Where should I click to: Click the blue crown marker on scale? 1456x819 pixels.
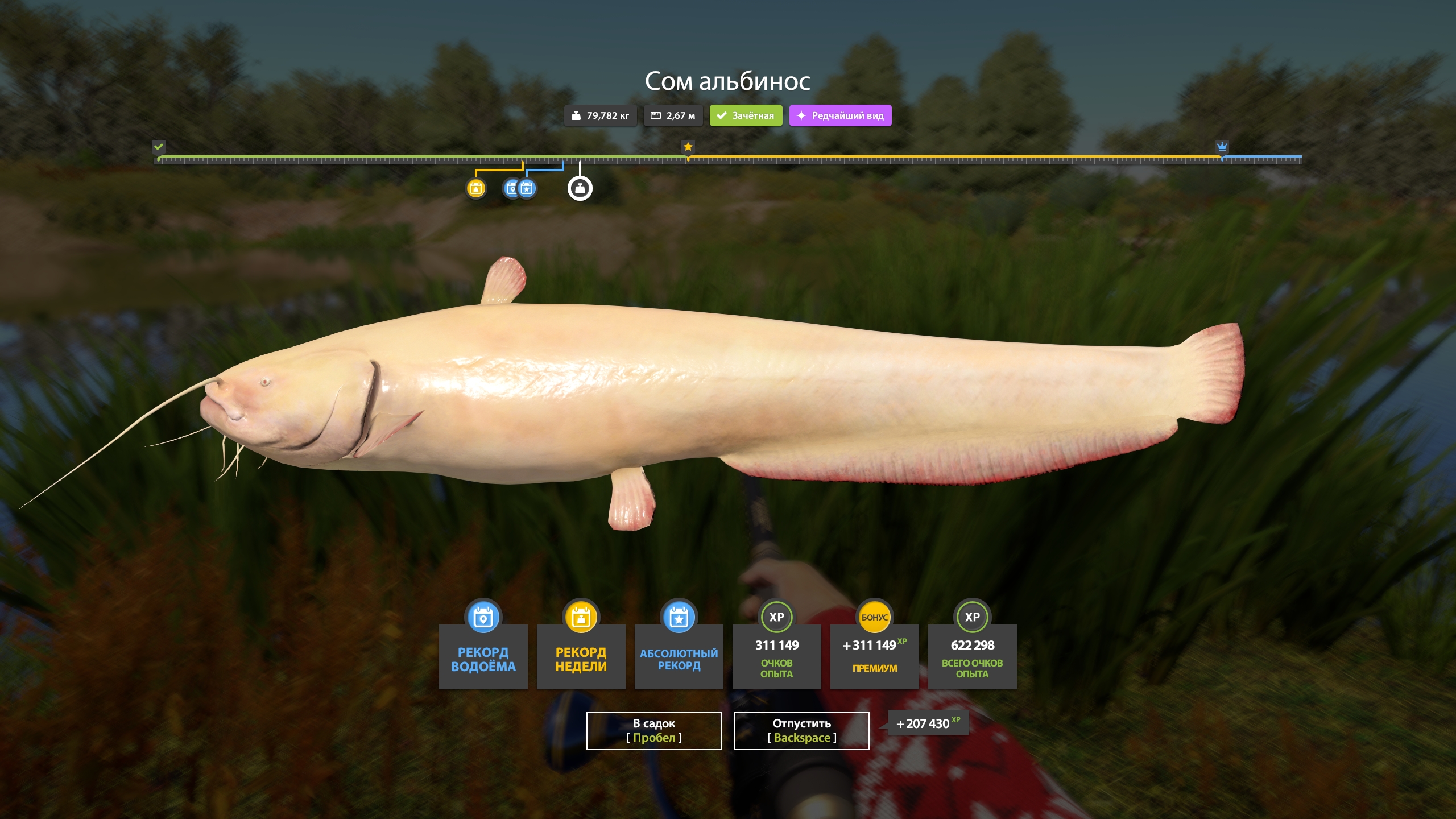pos(1222,147)
